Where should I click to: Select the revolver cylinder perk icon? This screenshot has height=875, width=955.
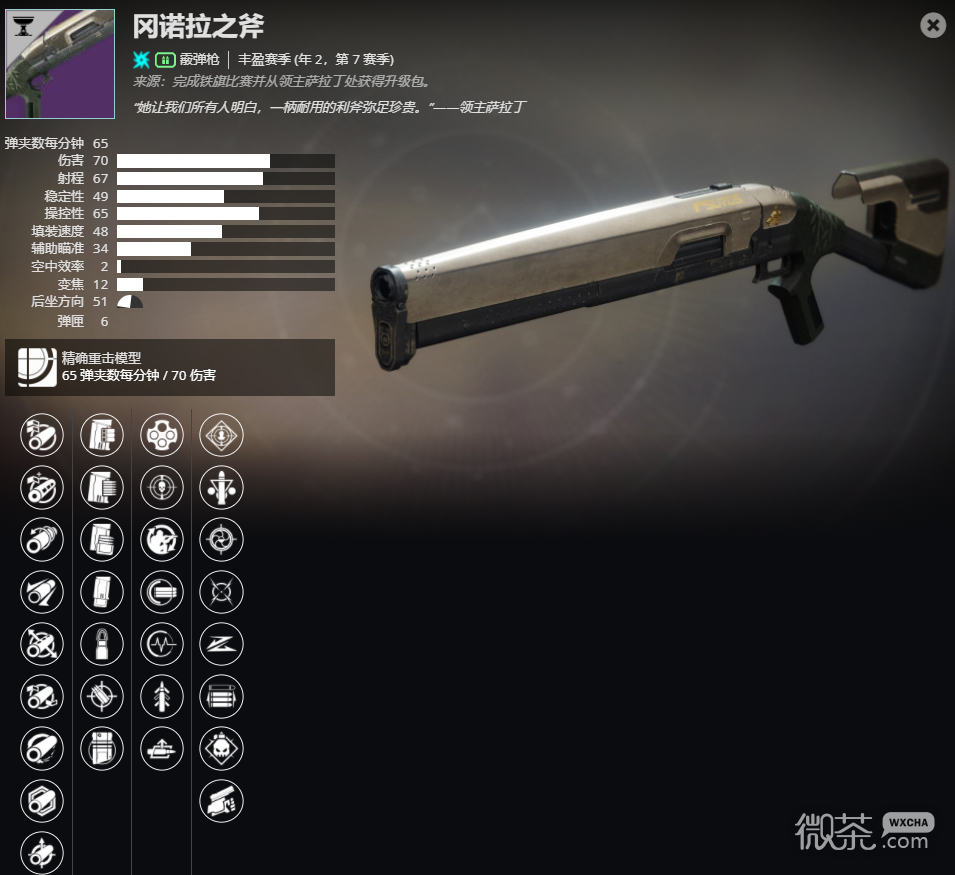tap(162, 435)
